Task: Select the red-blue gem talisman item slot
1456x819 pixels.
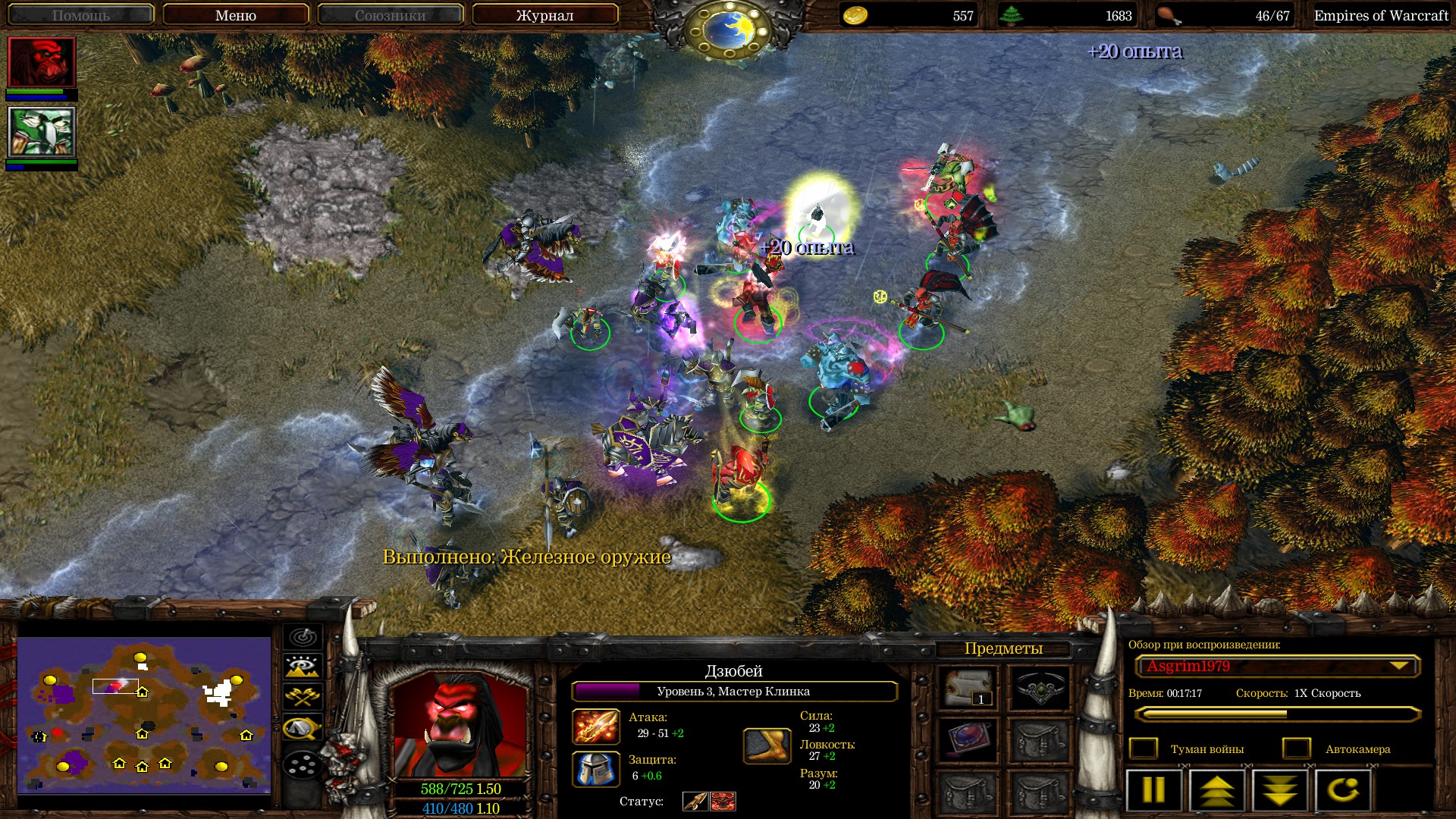Action: coord(967,739)
